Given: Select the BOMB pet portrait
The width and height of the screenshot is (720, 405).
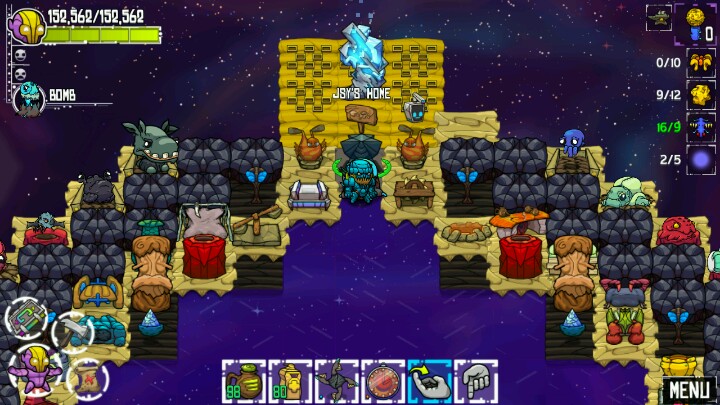Looking at the screenshot, I should pos(29,97).
